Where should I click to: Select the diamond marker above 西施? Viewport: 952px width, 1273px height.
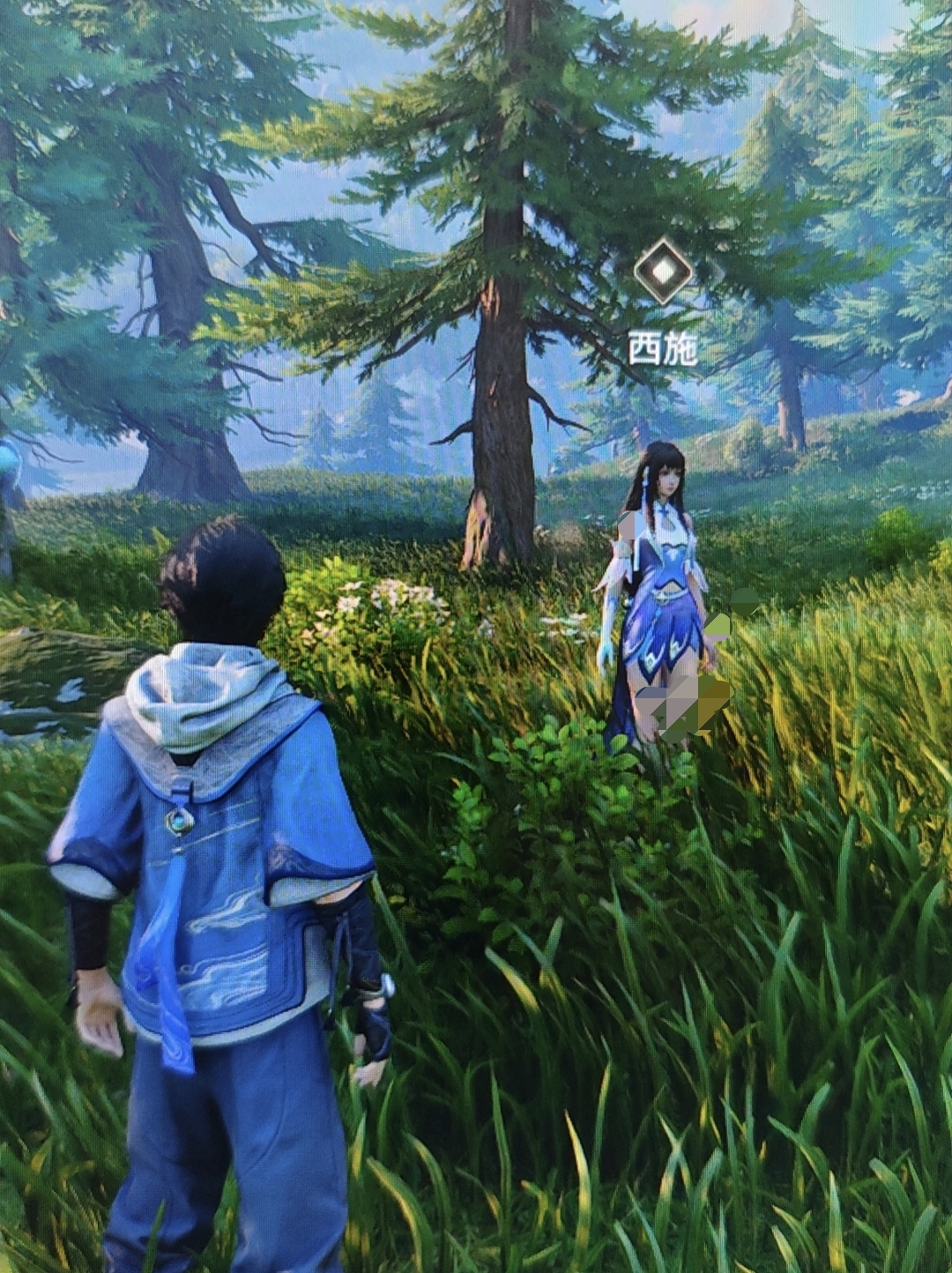[x=663, y=271]
